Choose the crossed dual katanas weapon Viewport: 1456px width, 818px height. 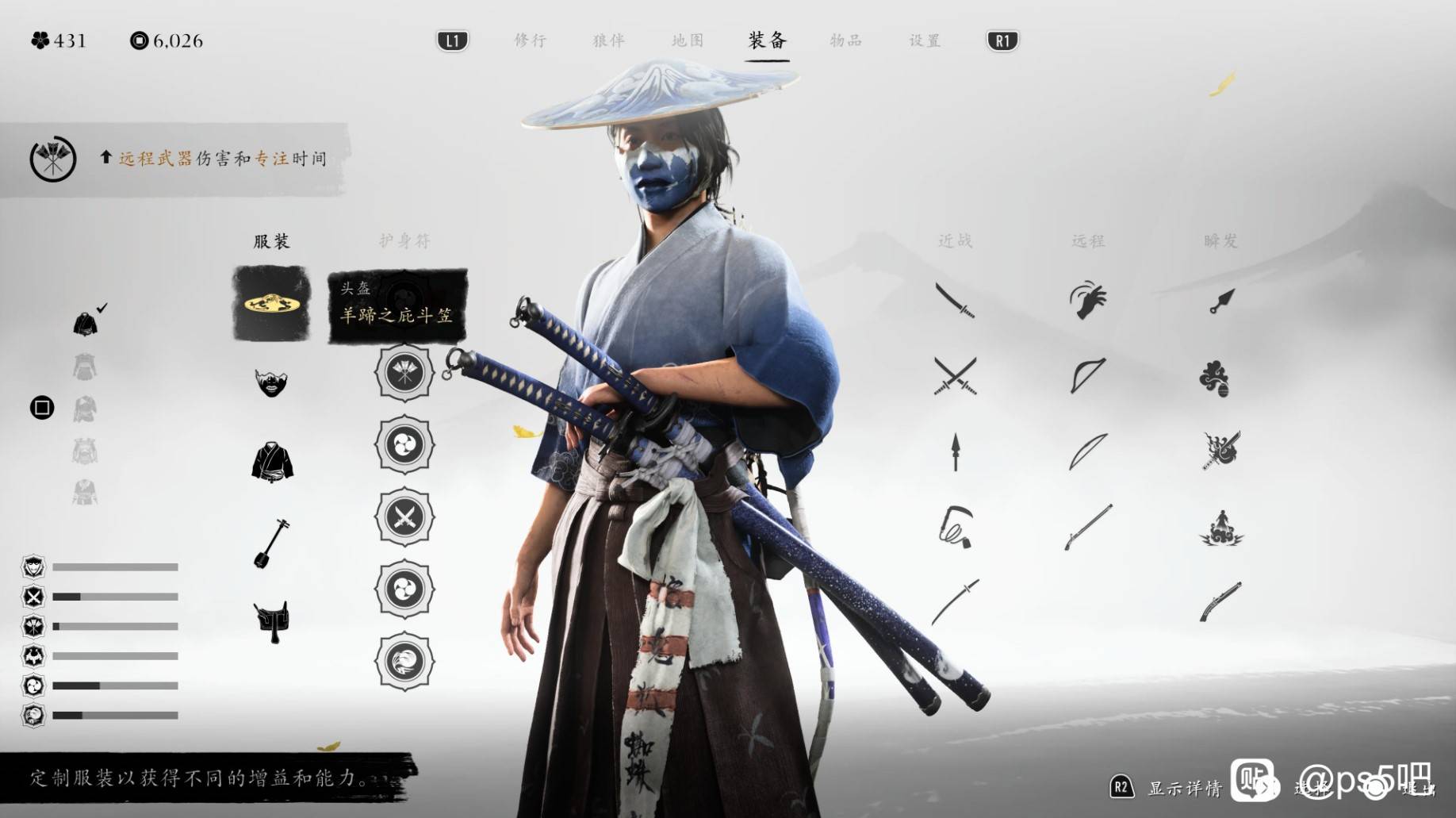click(955, 376)
